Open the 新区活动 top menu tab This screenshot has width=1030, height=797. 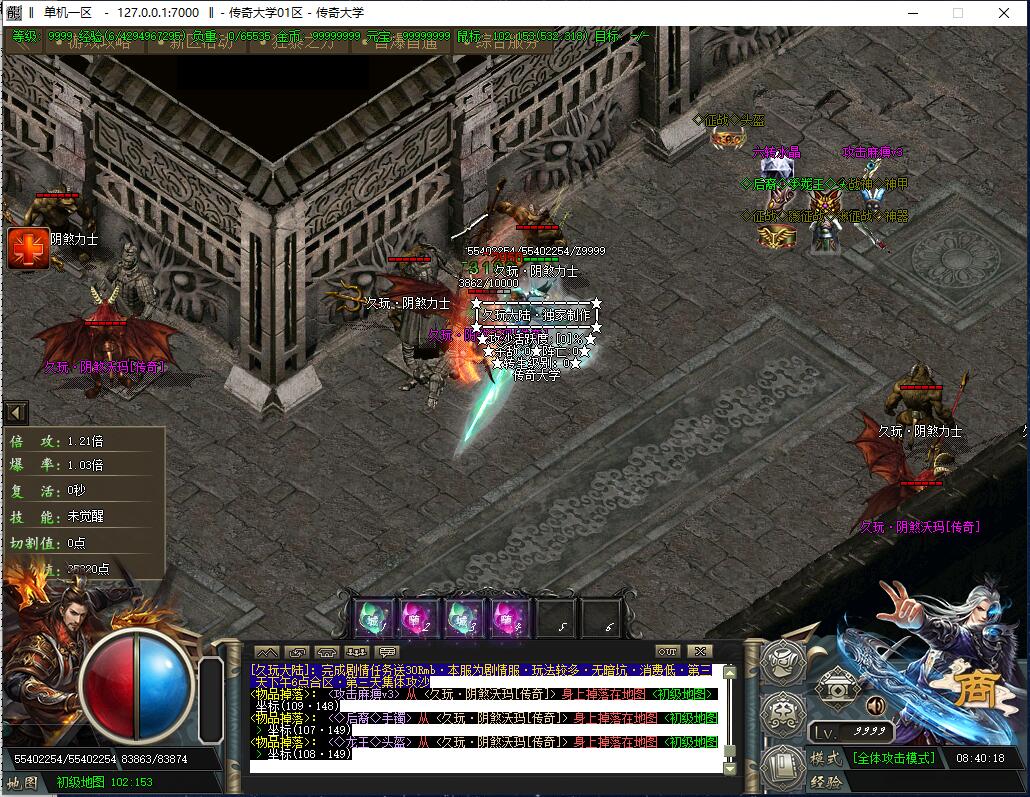point(201,42)
